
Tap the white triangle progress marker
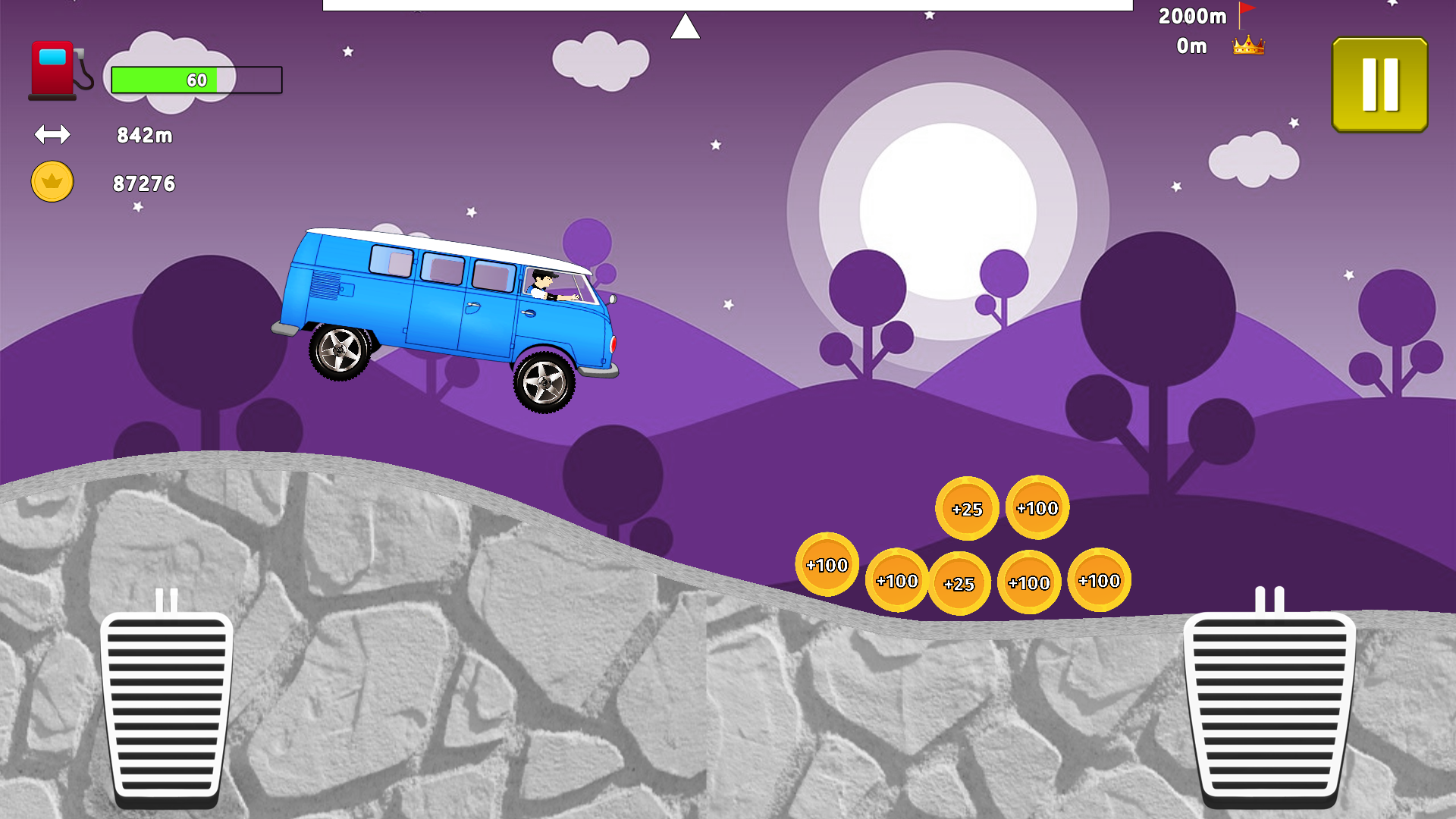[685, 27]
